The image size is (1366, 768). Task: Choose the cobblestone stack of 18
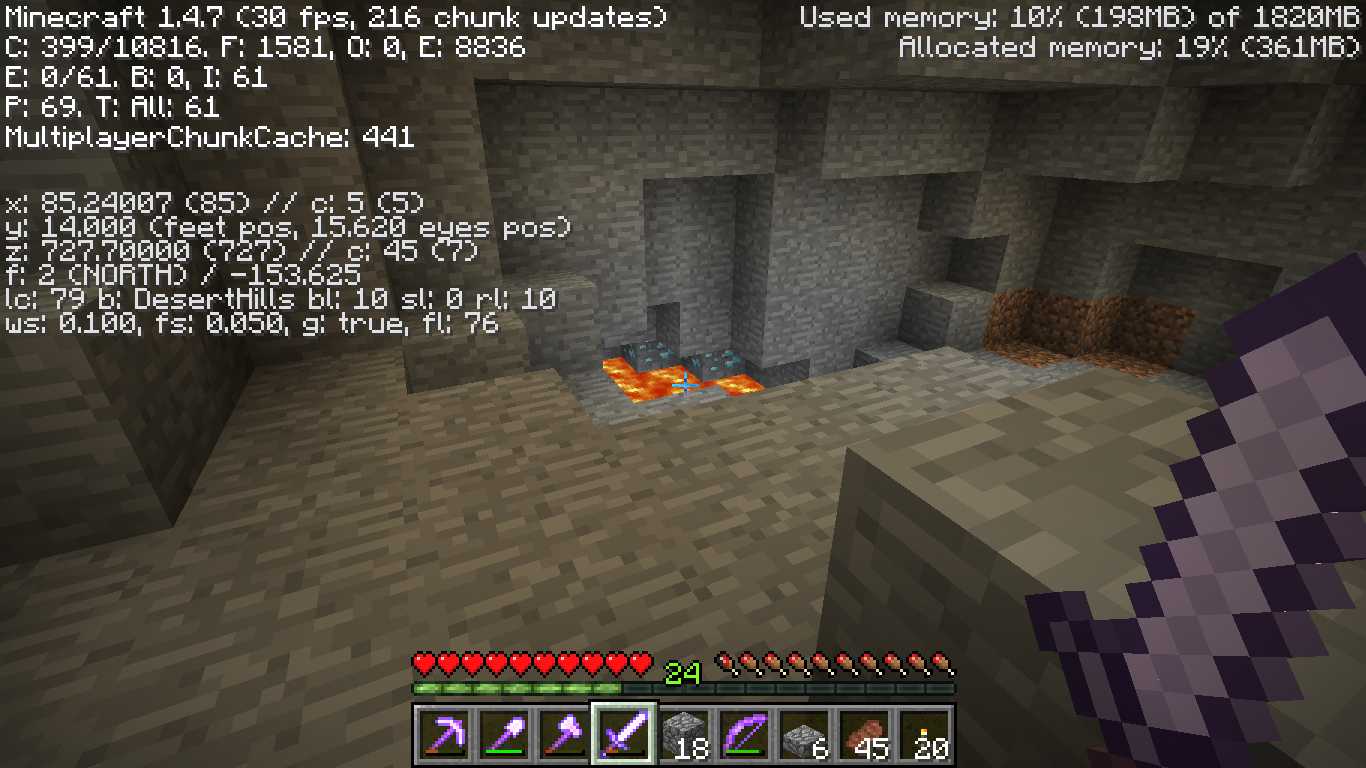[684, 736]
